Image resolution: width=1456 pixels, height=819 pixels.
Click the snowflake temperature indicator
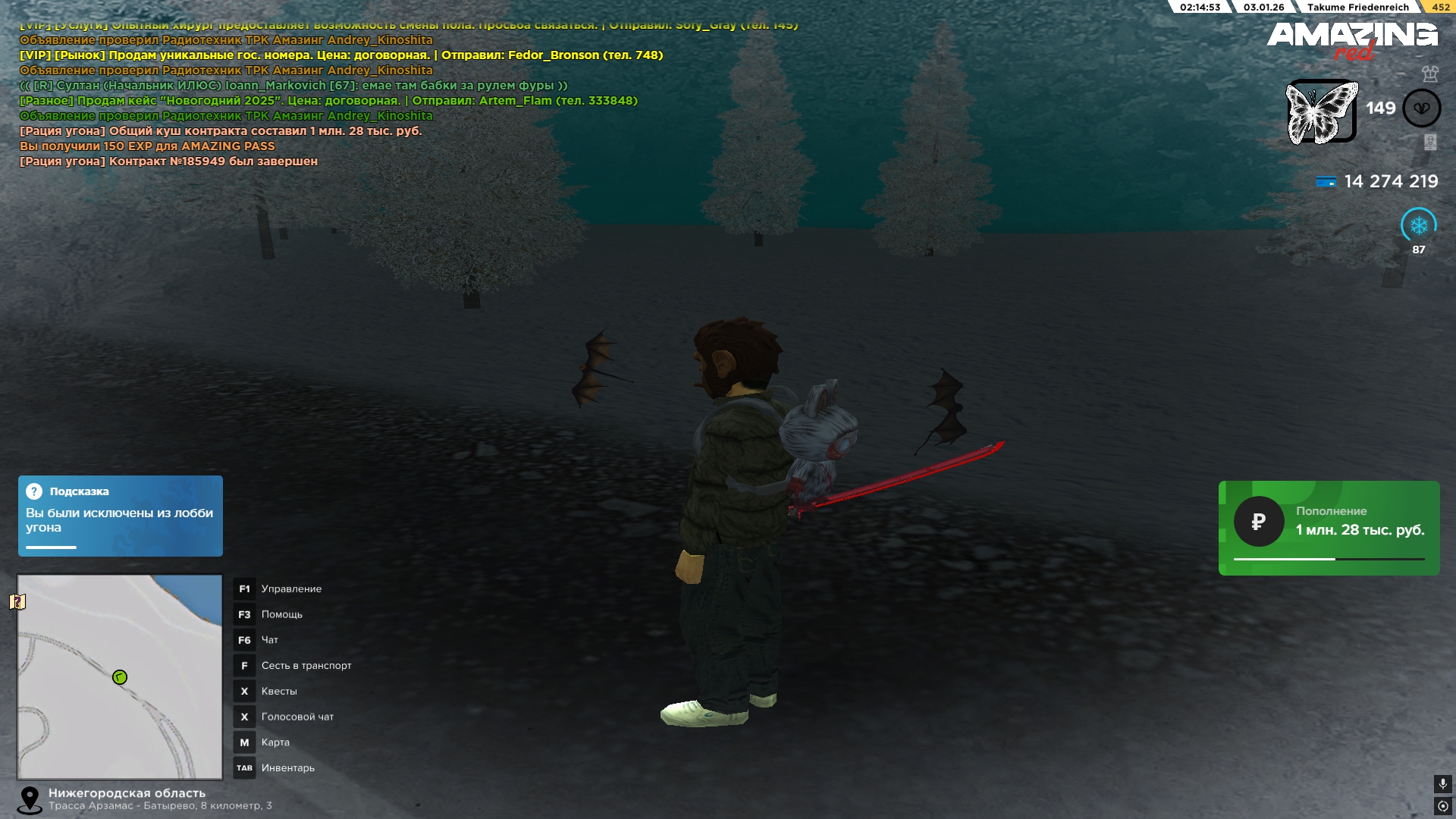(1418, 225)
